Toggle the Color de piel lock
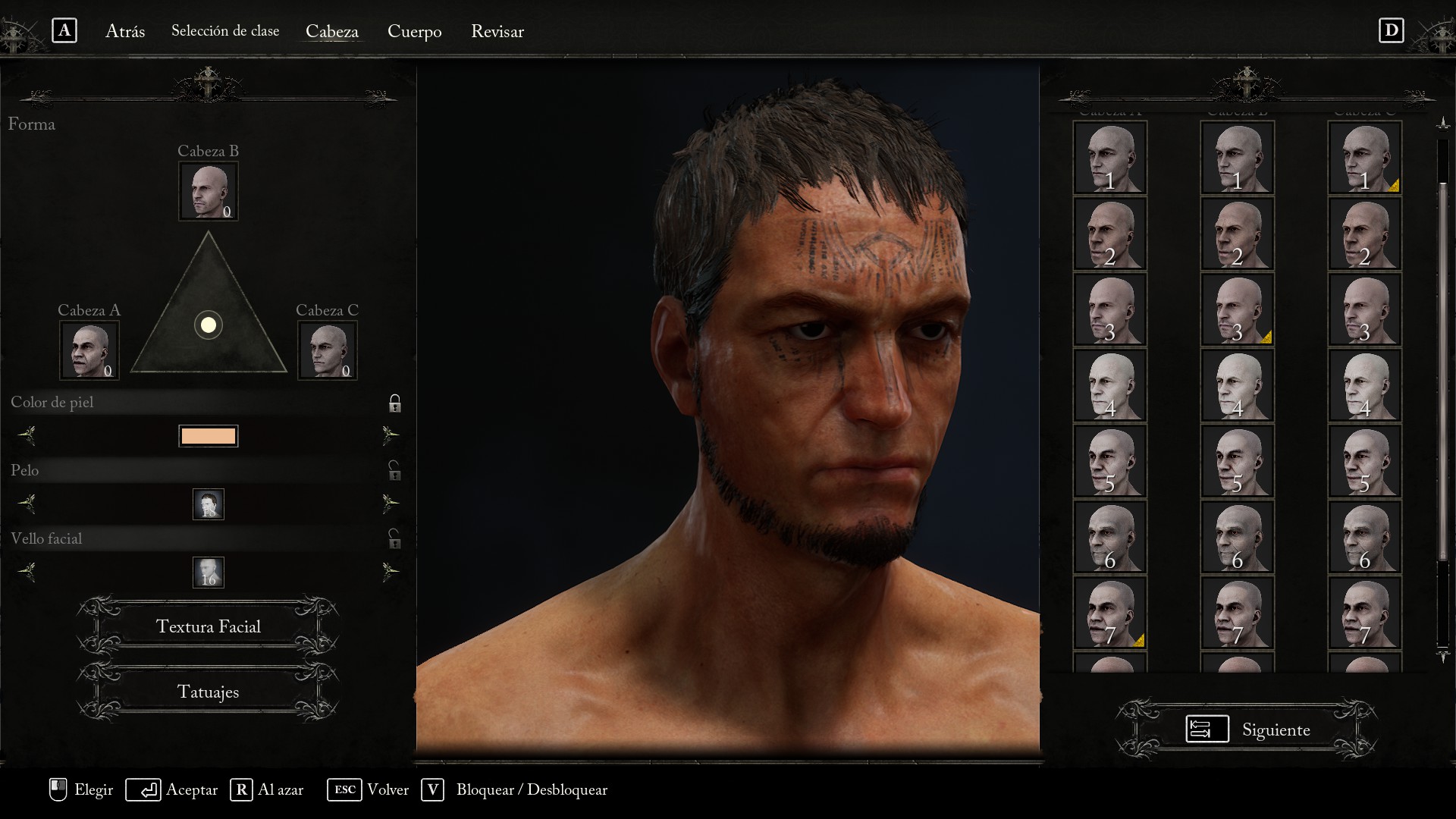The width and height of the screenshot is (1456, 819). pos(394,403)
